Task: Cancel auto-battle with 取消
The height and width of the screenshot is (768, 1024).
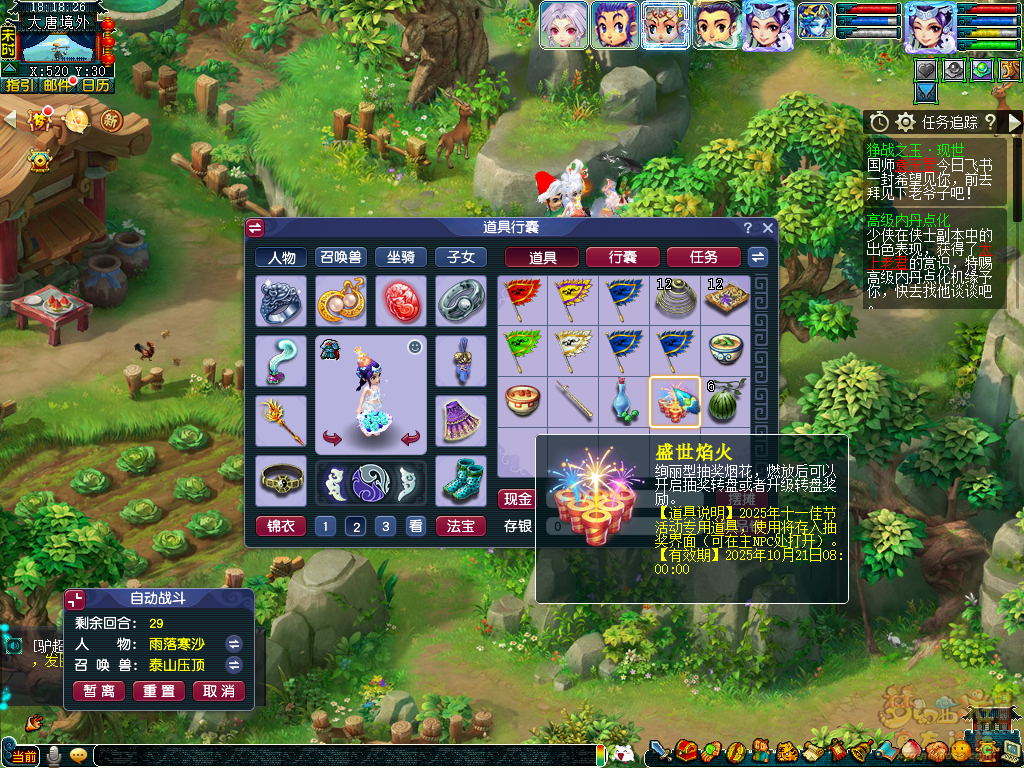Action: (x=218, y=691)
